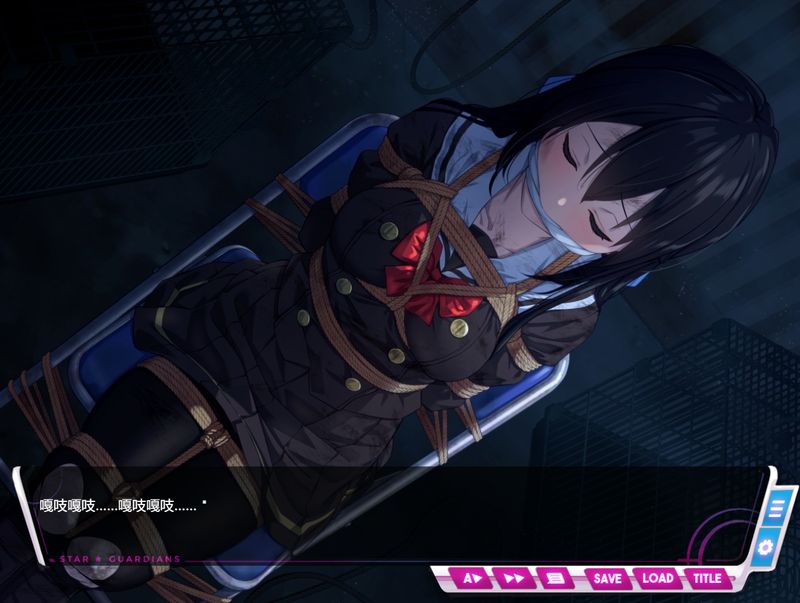Click the SAVE button
800x603 pixels.
(607, 578)
